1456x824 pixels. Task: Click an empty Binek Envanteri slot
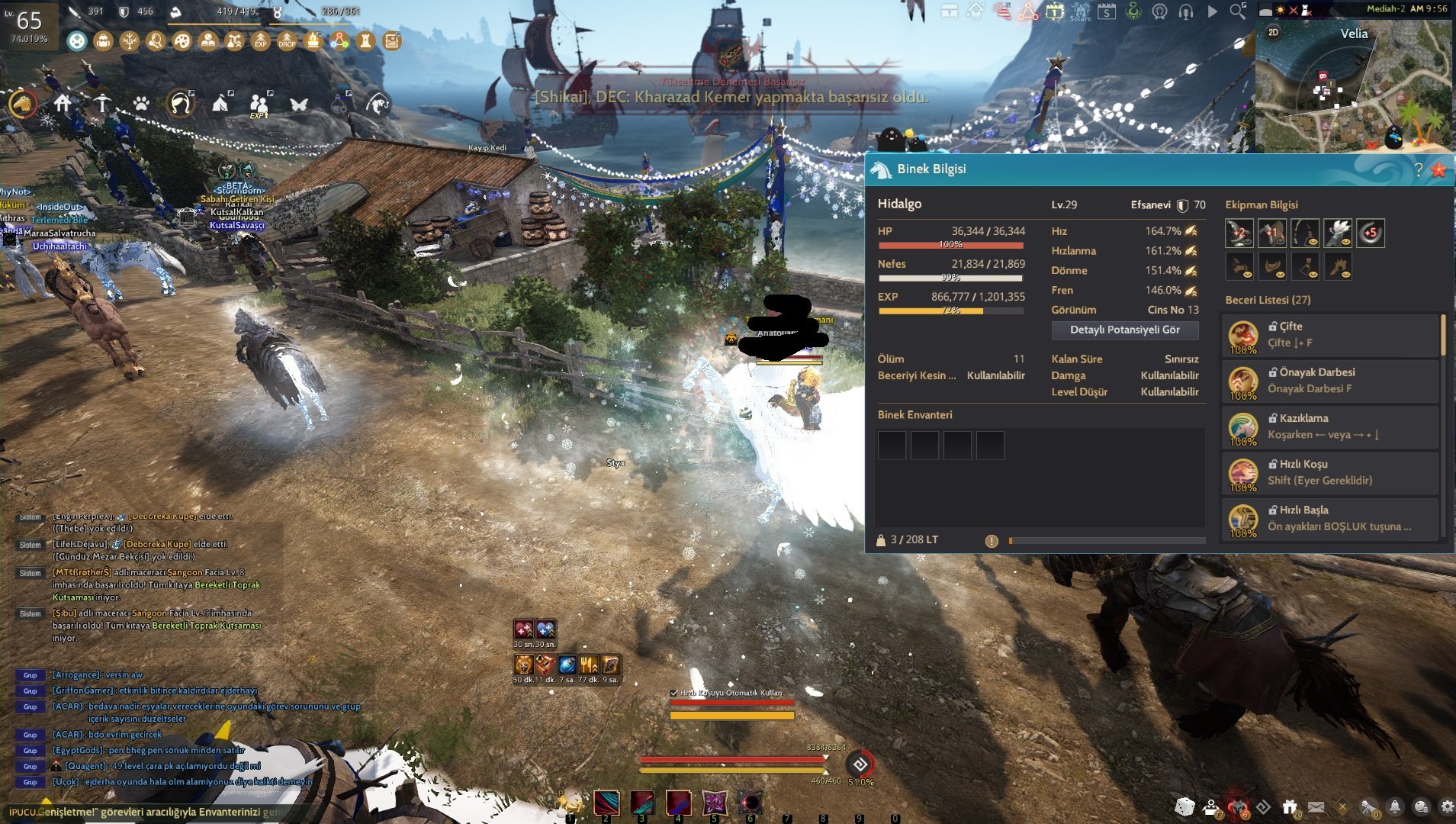point(891,445)
